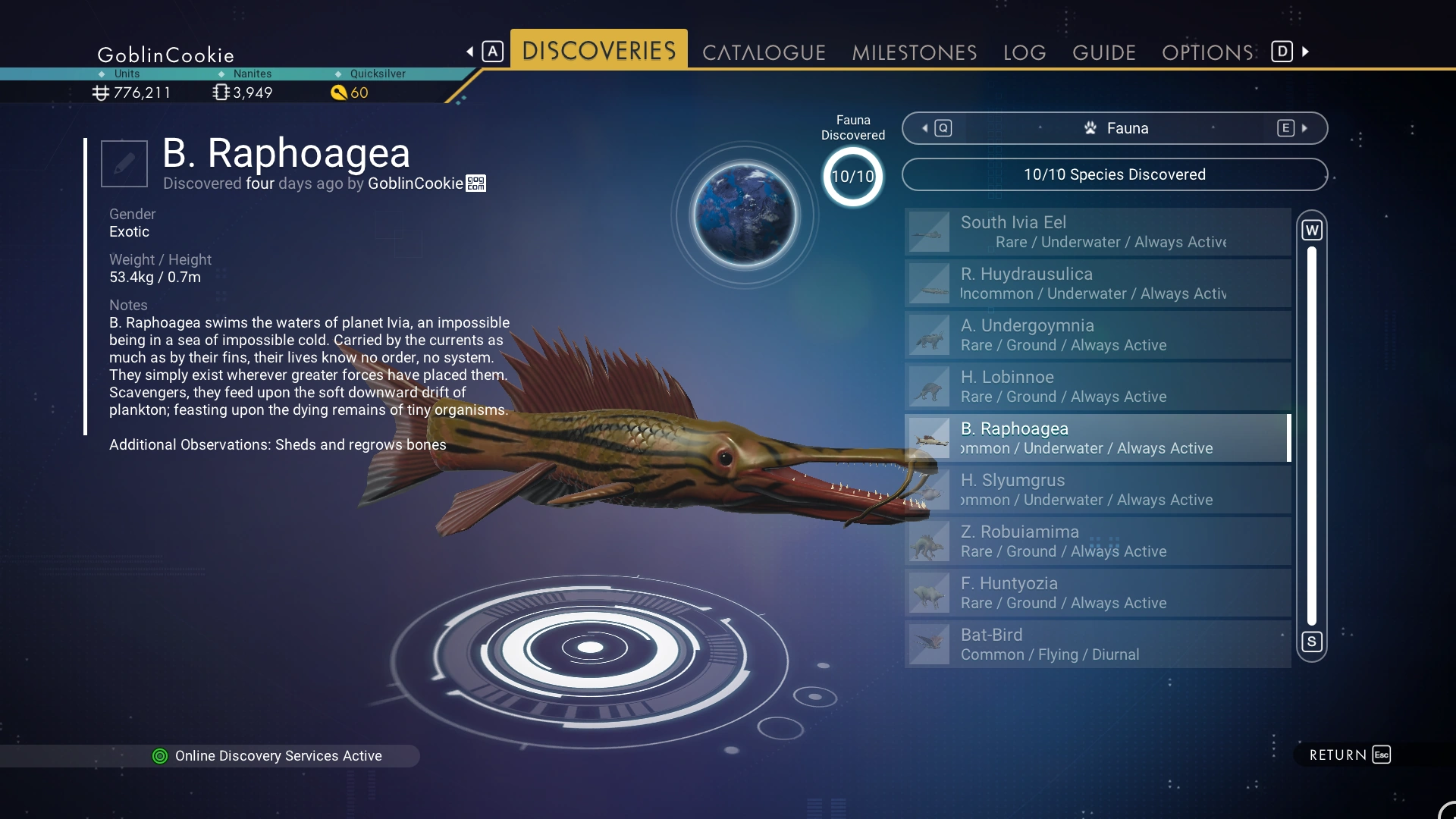Viewport: 1456px width, 819px height.
Task: Switch to the Catalogue tab
Action: tap(764, 52)
